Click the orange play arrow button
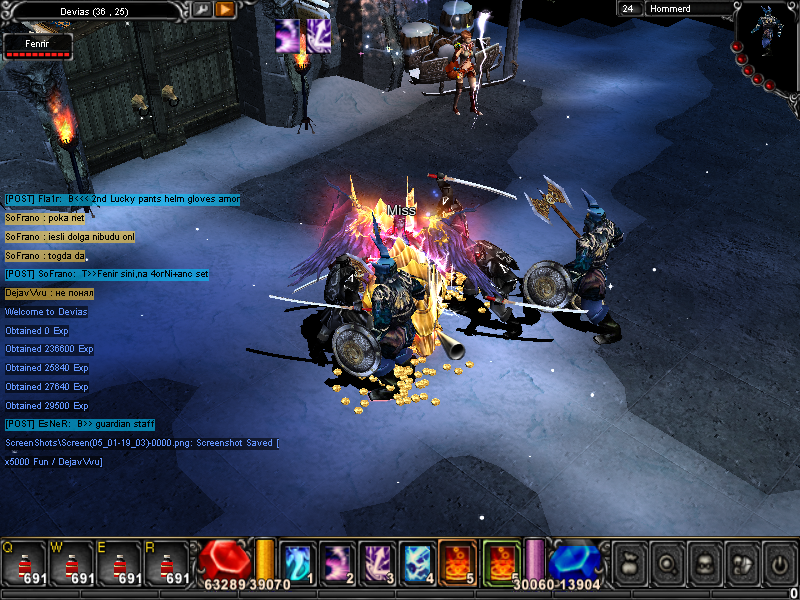Image resolution: width=800 pixels, height=600 pixels. pyautogui.click(x=225, y=9)
